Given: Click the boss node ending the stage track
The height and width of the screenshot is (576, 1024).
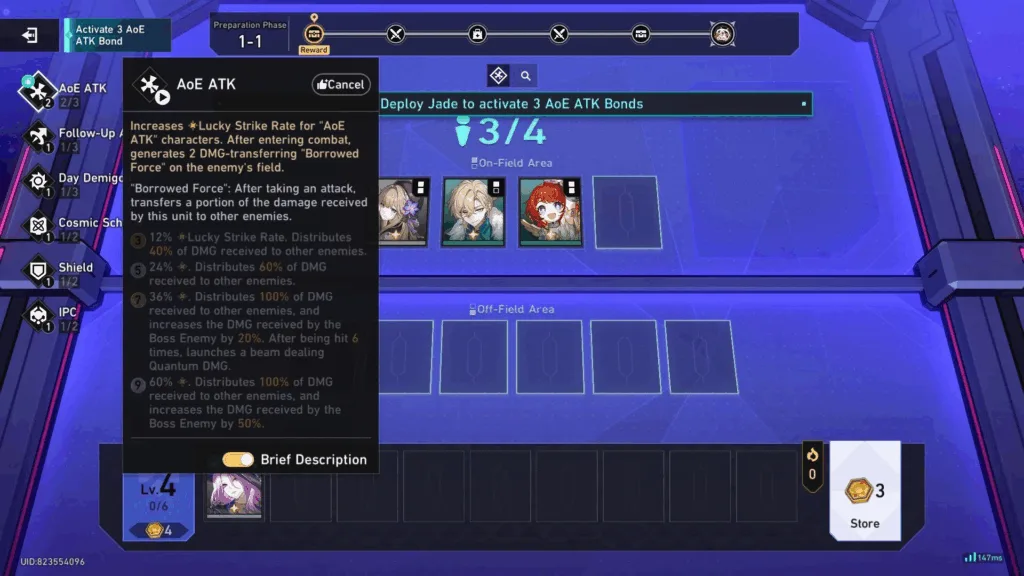Looking at the screenshot, I should (723, 35).
